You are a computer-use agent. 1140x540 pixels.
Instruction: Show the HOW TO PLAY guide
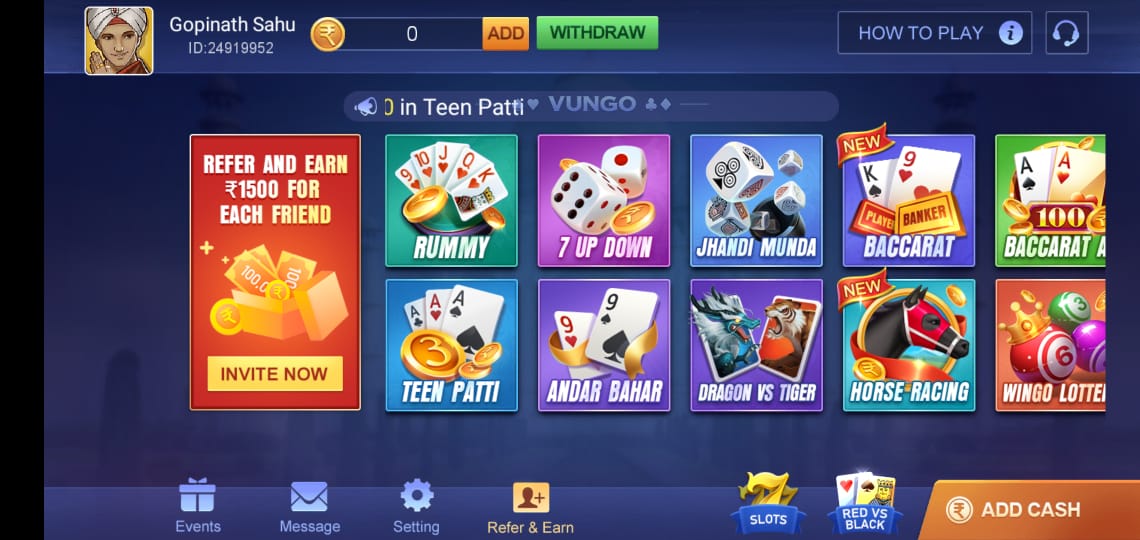coord(934,33)
